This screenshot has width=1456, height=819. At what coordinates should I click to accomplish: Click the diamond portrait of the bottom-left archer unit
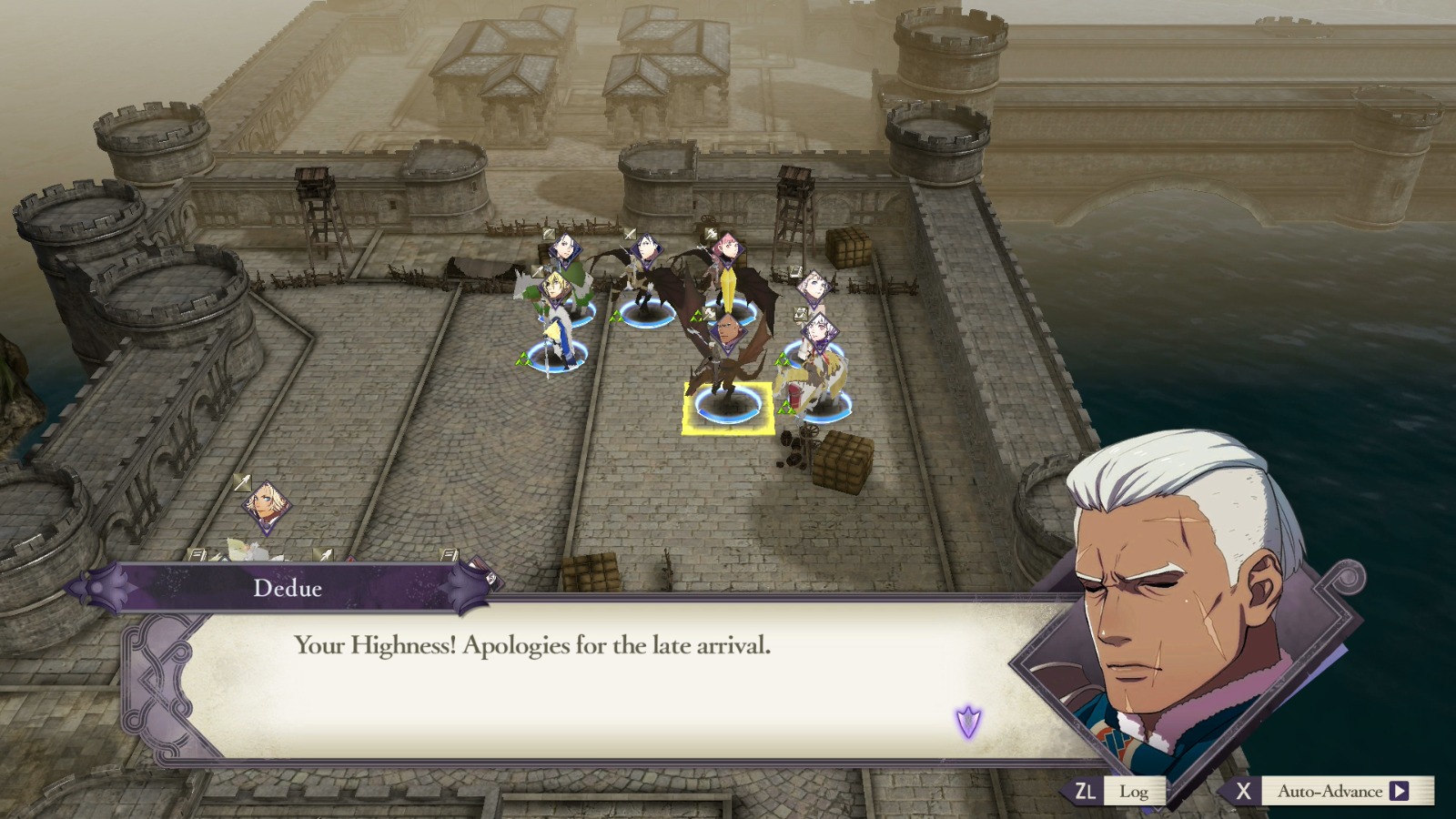click(x=266, y=505)
